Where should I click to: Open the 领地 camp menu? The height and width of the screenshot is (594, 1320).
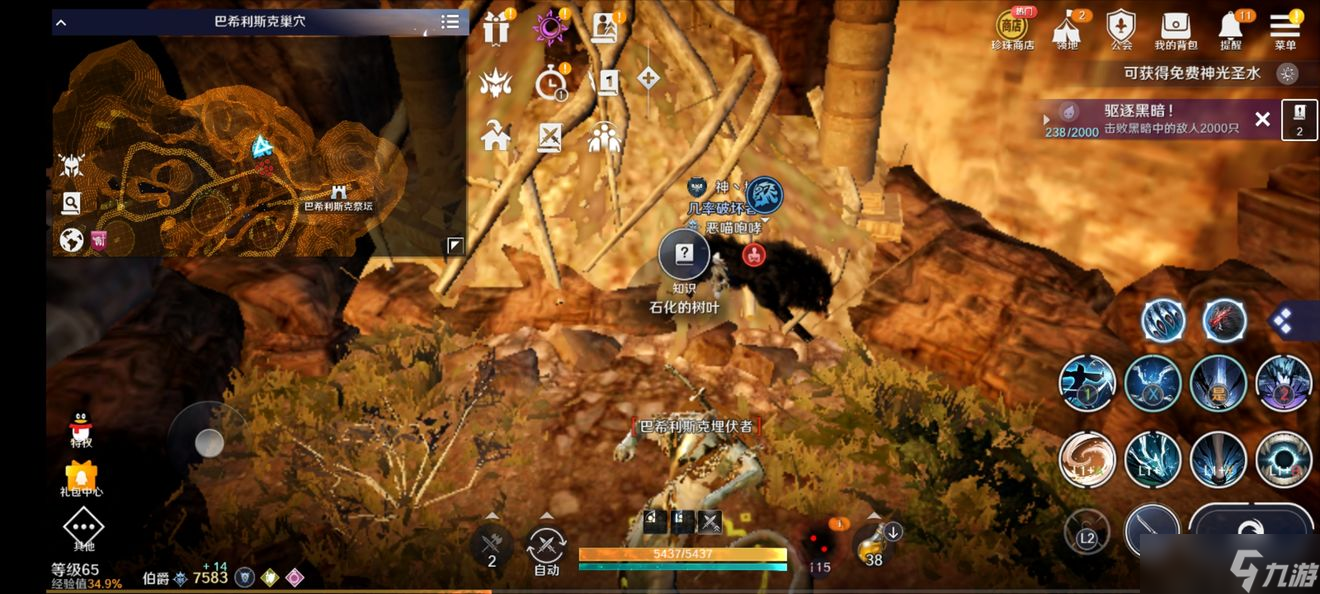coord(1067,27)
